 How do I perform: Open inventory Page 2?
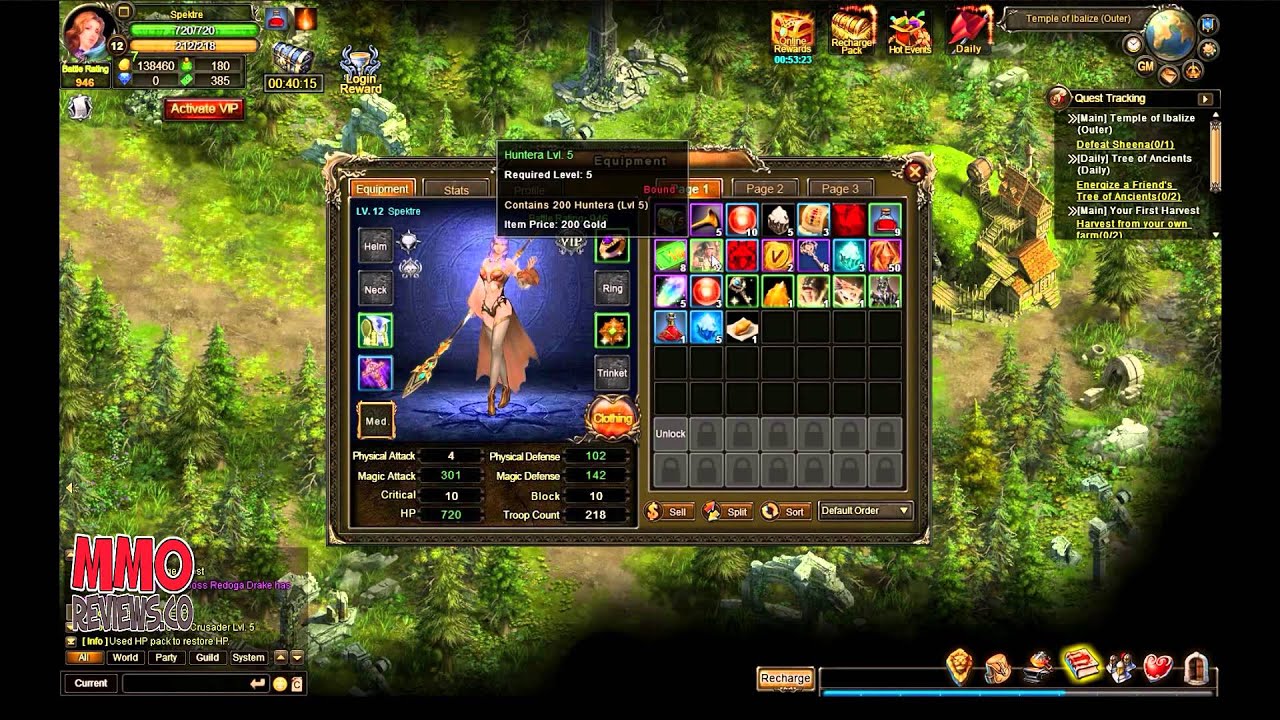coord(765,188)
